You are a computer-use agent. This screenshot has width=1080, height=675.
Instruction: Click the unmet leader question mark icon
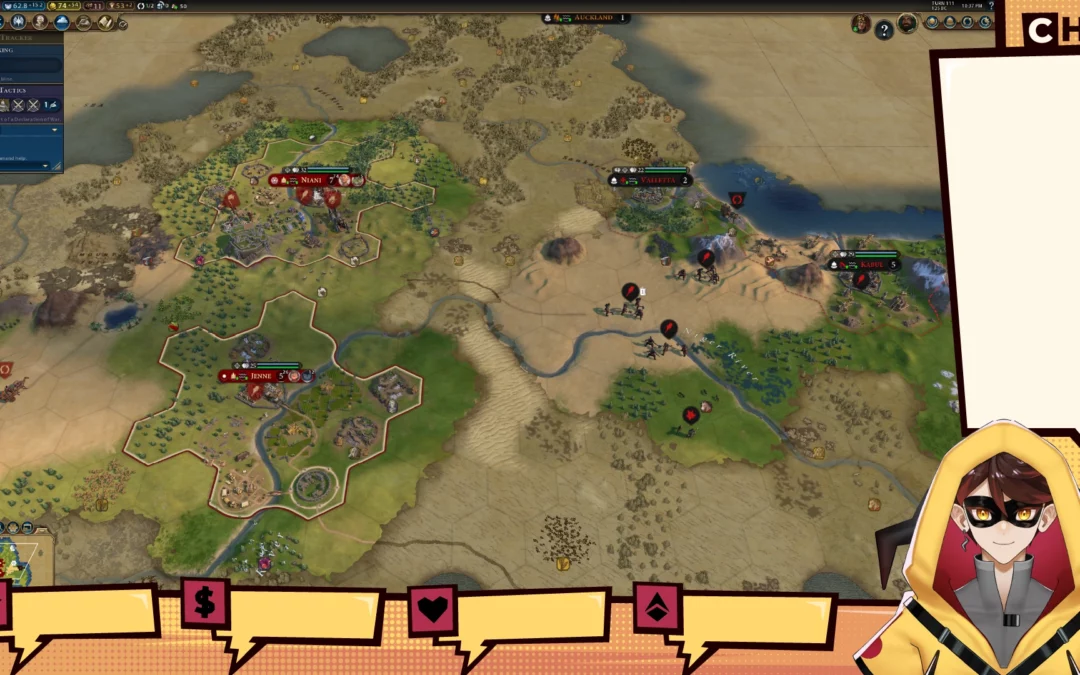point(884,30)
